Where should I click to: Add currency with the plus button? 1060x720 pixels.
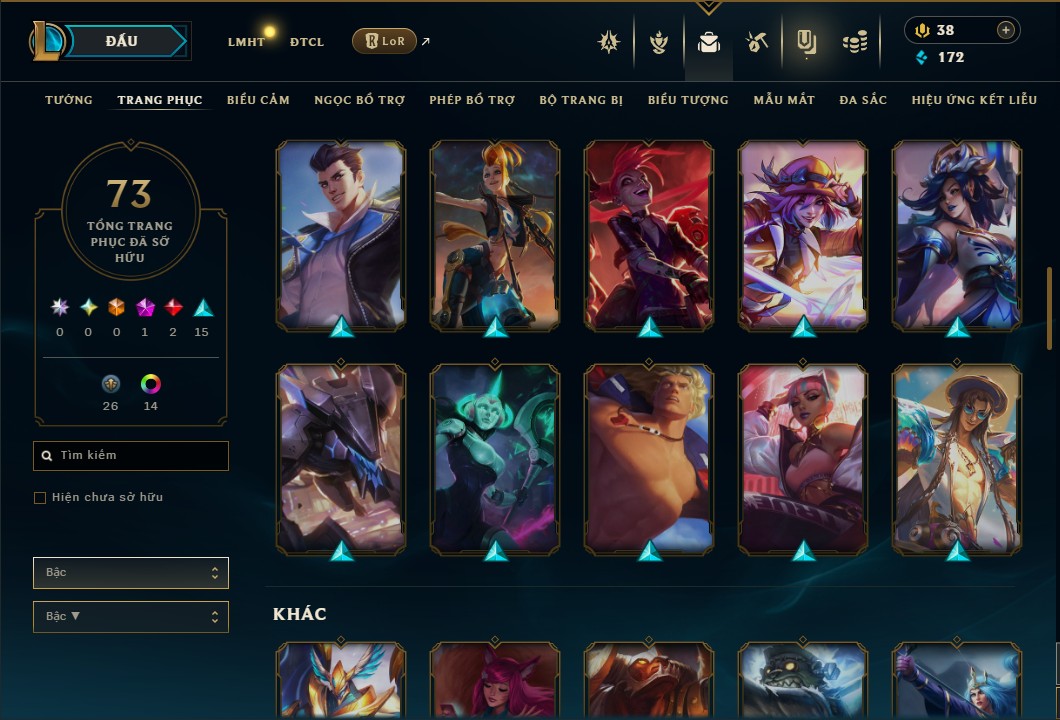1005,30
